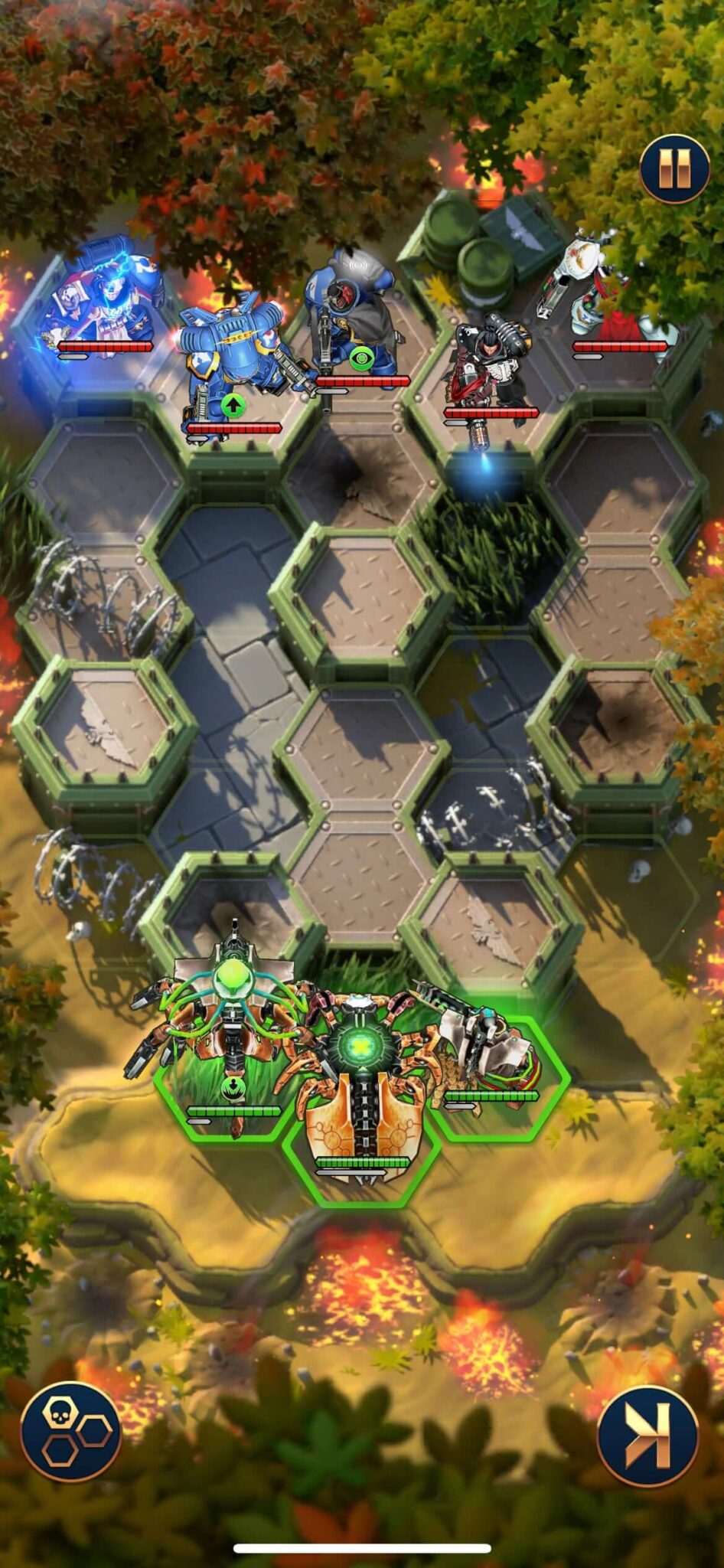Pause the battle with the pause button
The image size is (724, 1568).
click(674, 168)
